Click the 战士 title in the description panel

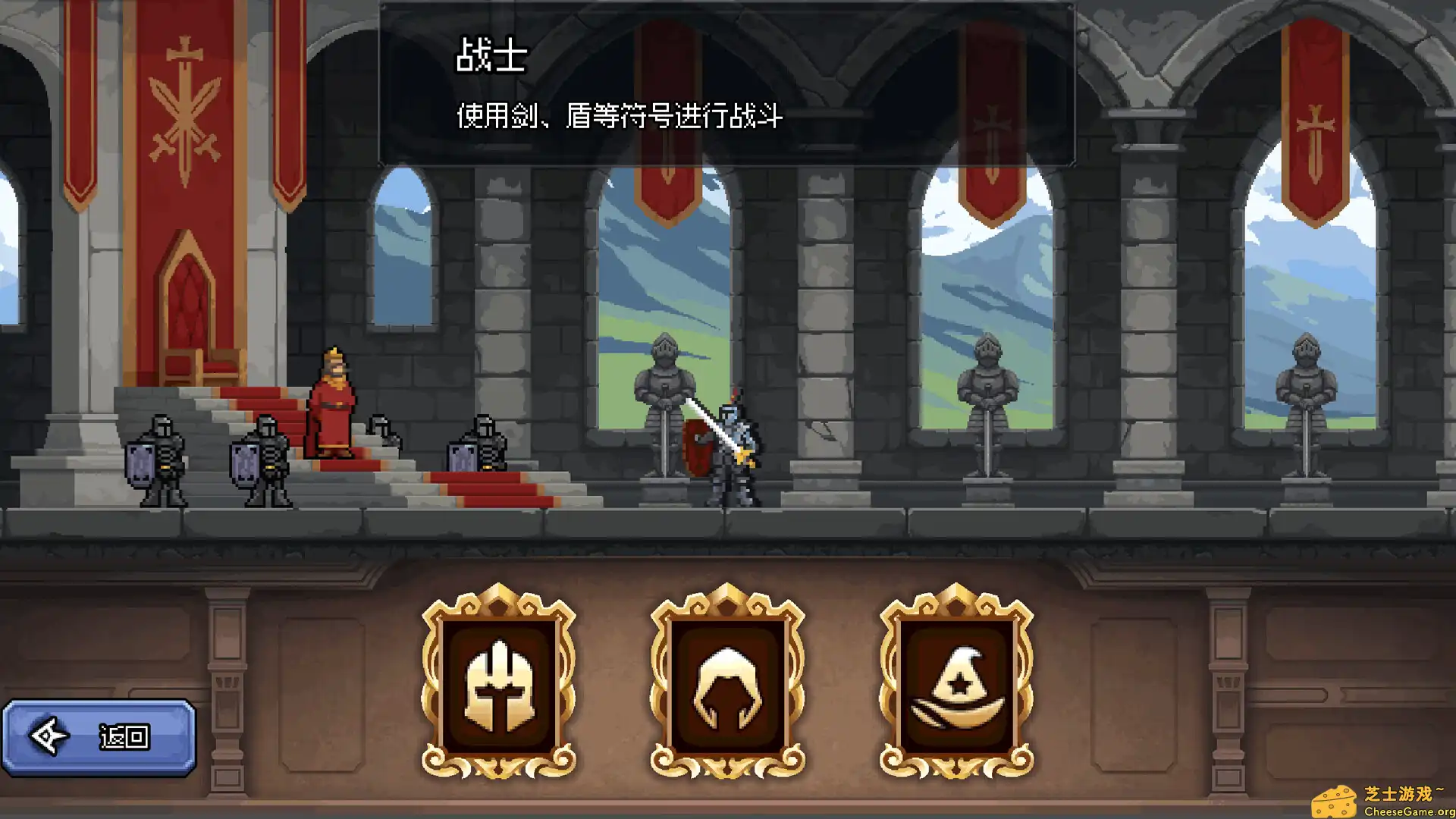[491, 57]
